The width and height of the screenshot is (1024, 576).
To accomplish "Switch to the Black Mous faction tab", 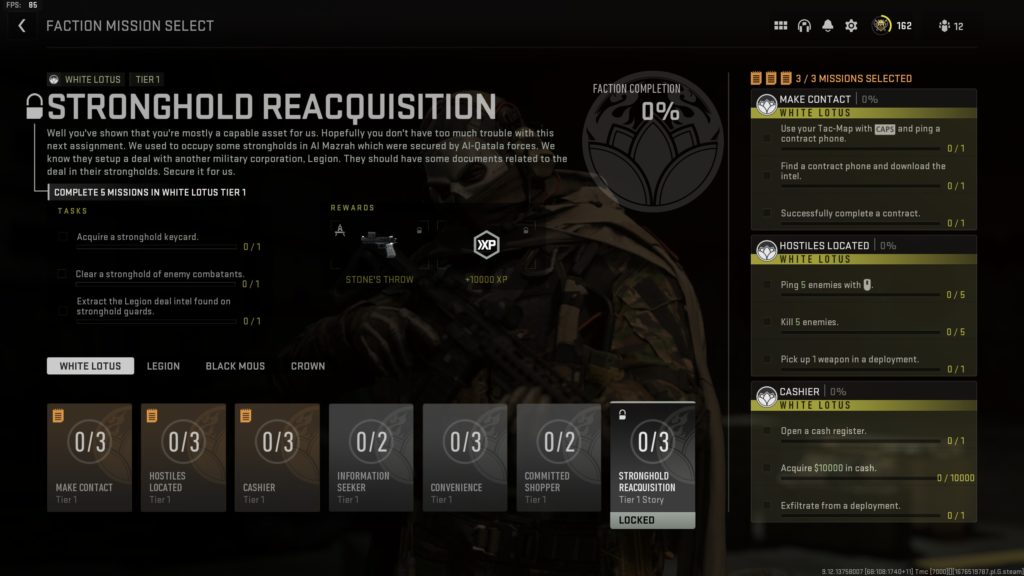I will (235, 366).
